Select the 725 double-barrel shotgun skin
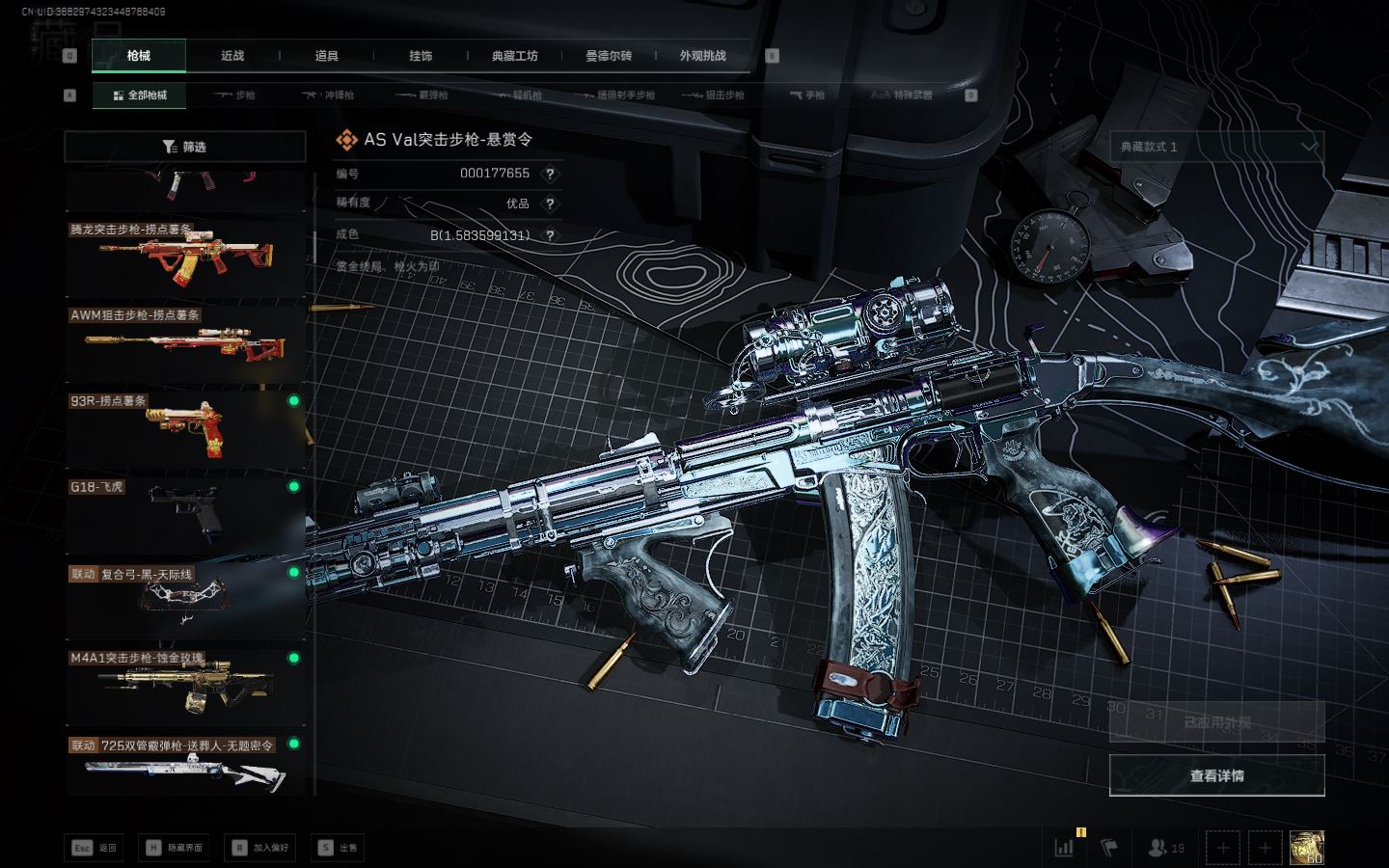The height and width of the screenshot is (868, 1389). click(184, 769)
